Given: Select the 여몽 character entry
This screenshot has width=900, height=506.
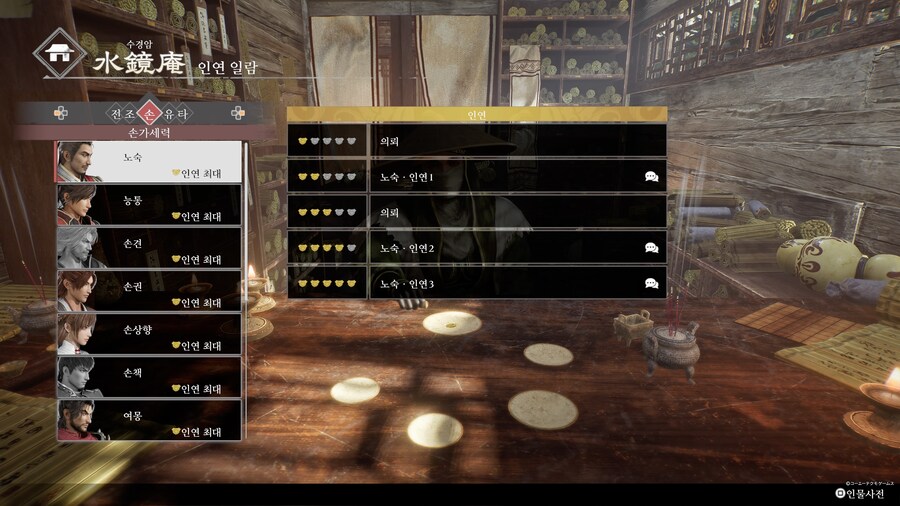Looking at the screenshot, I should [148, 420].
